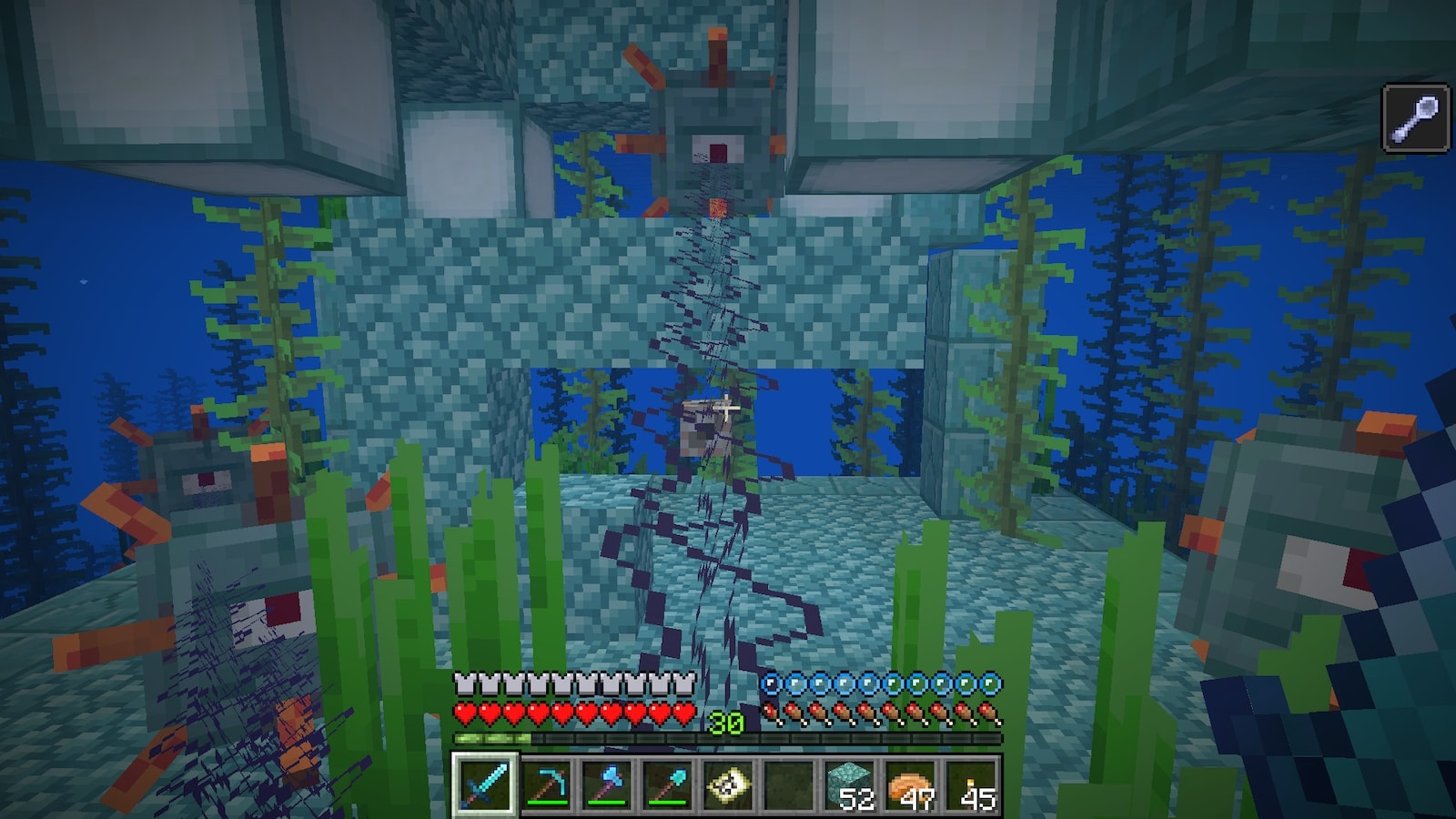Viewport: 1456px width, 819px height.
Task: Select the map item hotbar slot
Action: tap(729, 784)
